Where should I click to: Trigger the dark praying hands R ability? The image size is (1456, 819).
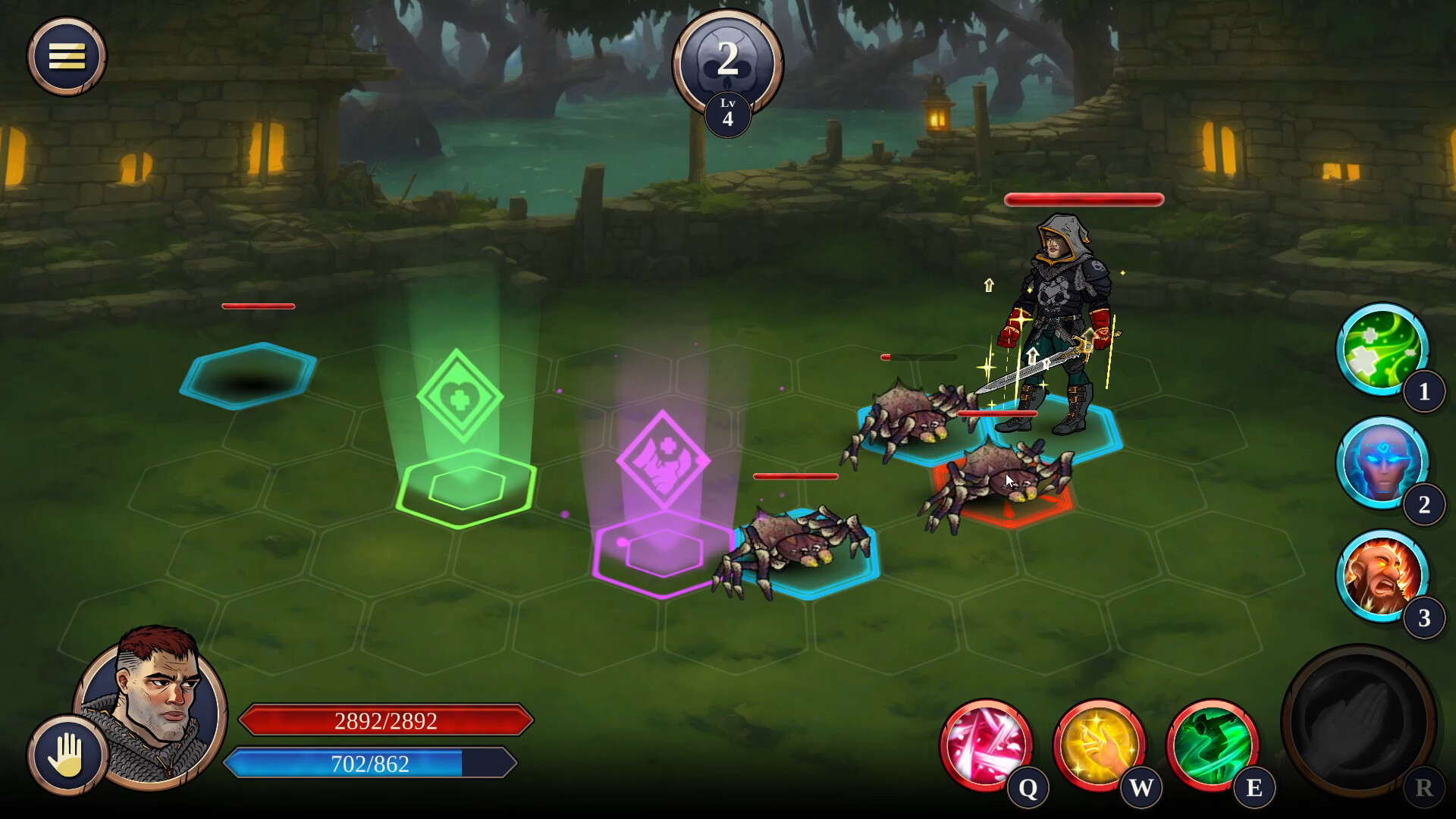(x=1357, y=720)
